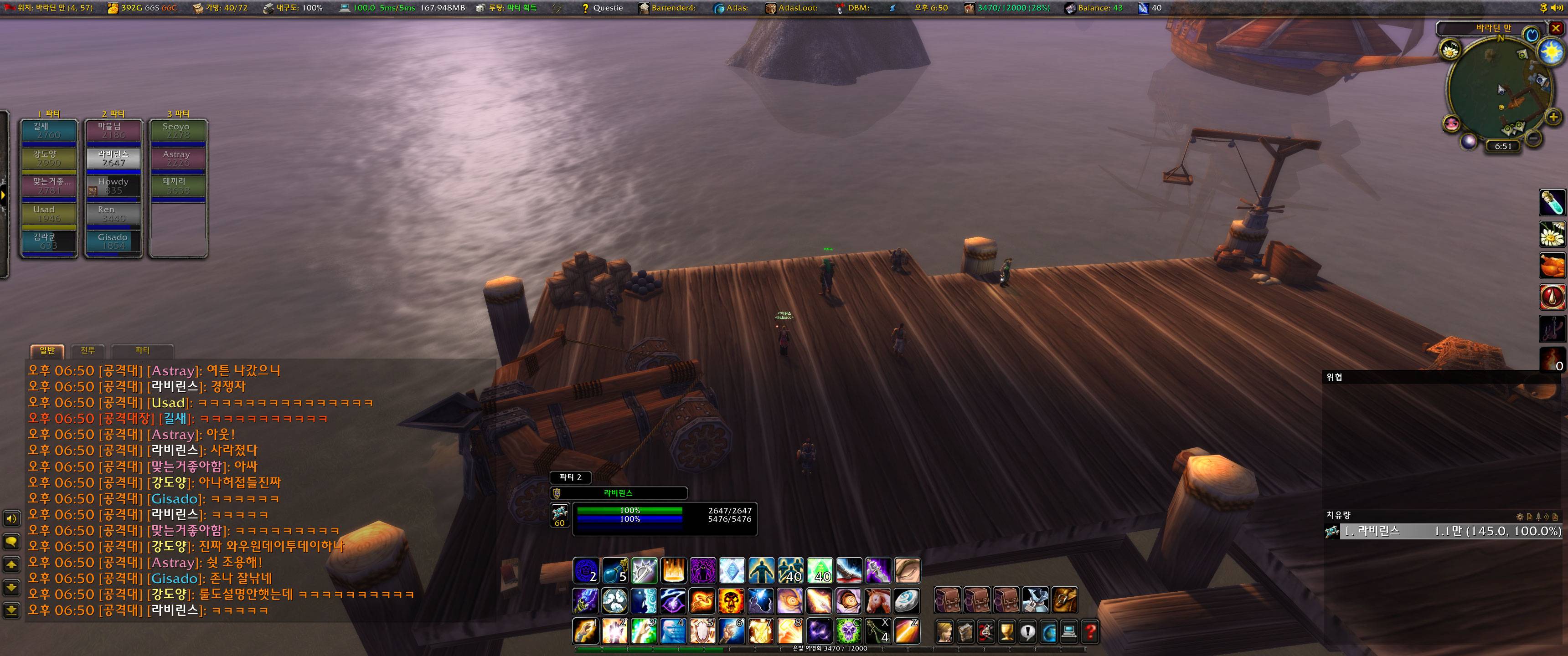Select Howdy in the raid frames
This screenshot has width=1568, height=656.
[113, 186]
